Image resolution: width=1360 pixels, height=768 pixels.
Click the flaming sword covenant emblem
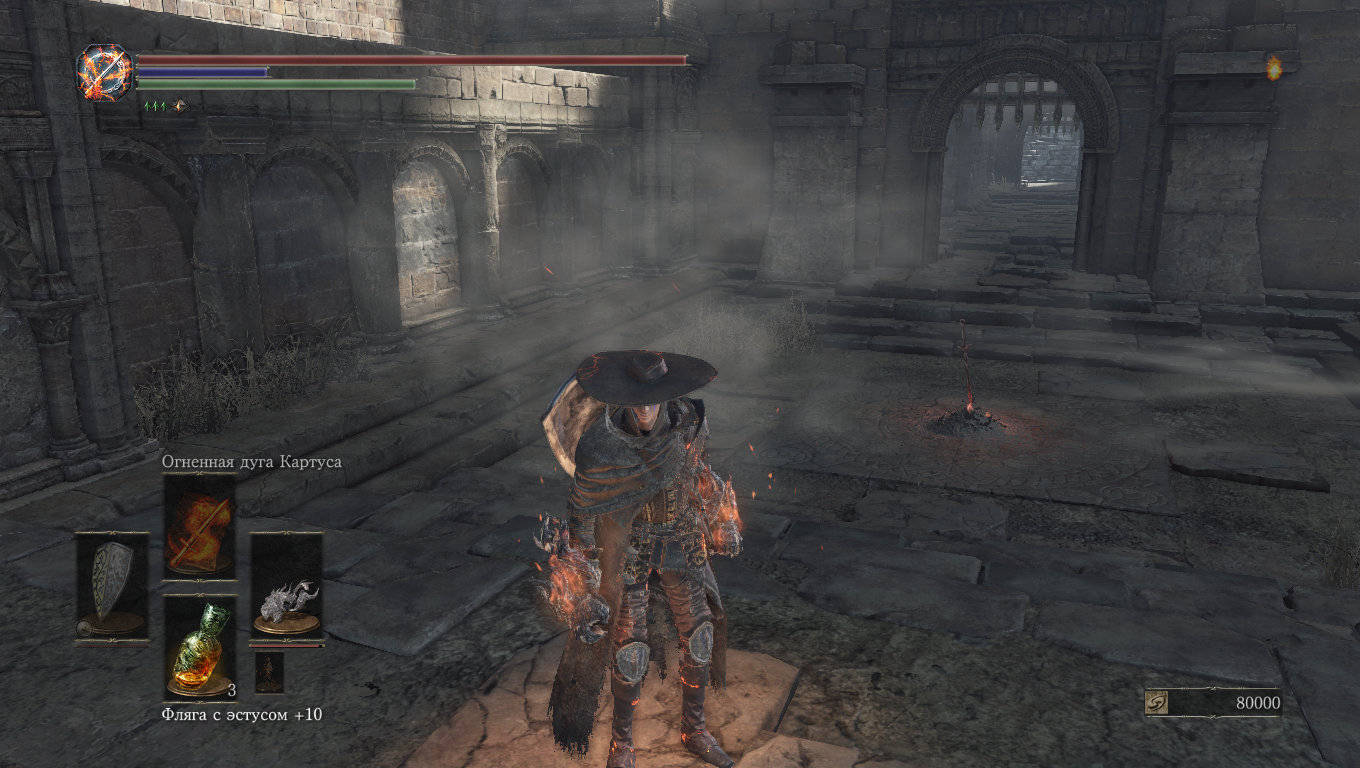105,72
